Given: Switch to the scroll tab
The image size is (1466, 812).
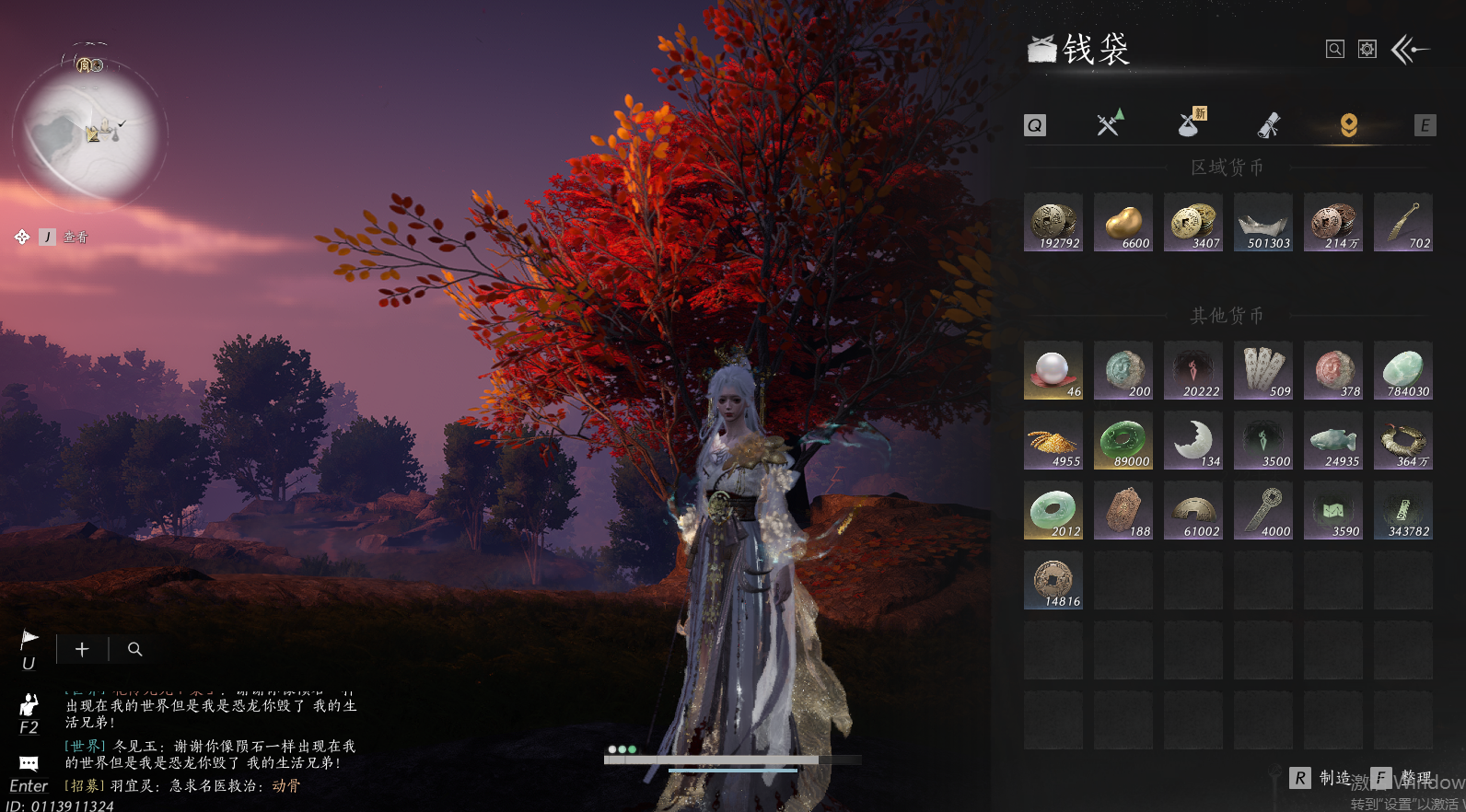Looking at the screenshot, I should [1270, 125].
